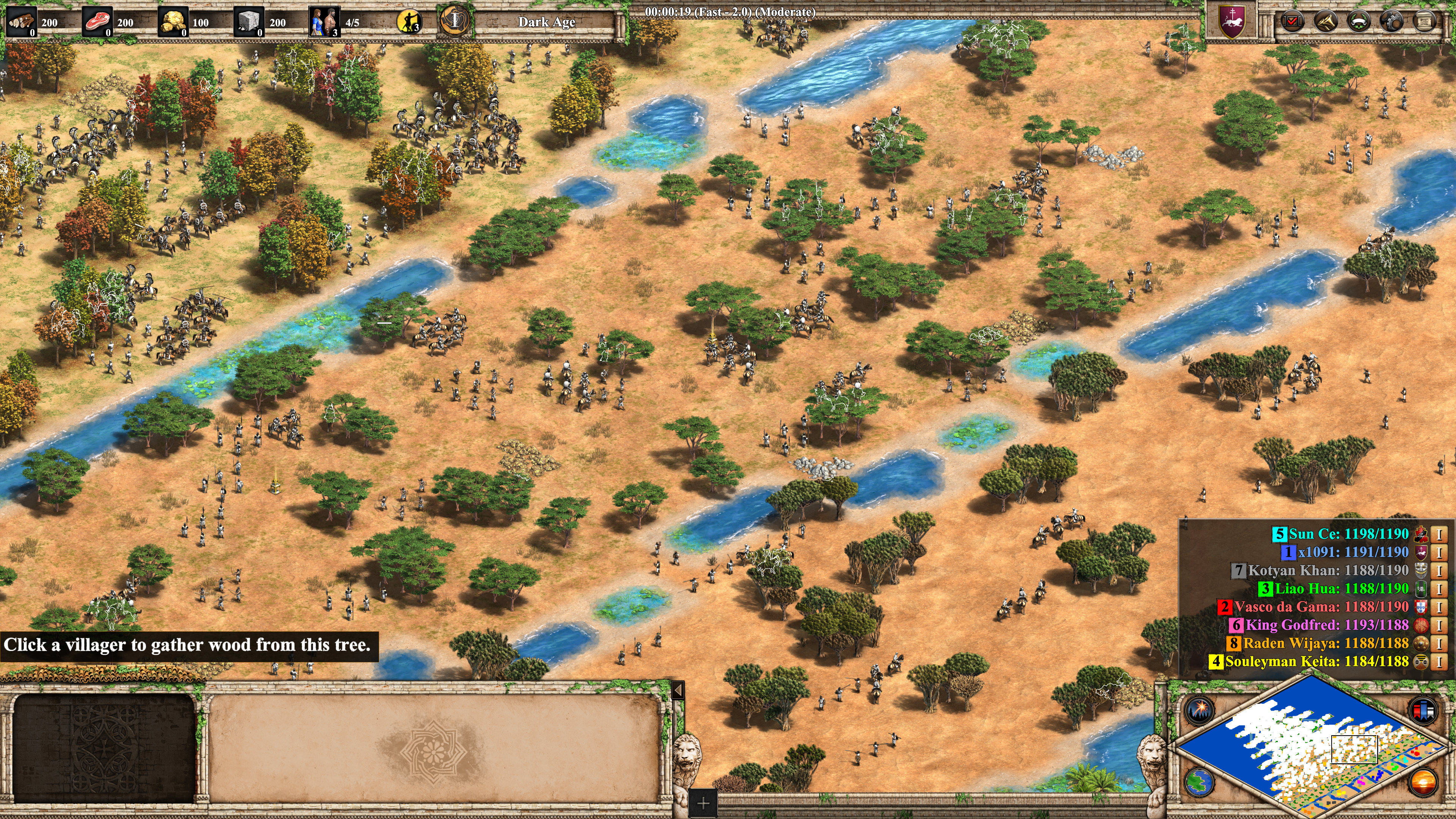1456x819 pixels.
Task: Open the objectives checklist icon
Action: click(1292, 22)
